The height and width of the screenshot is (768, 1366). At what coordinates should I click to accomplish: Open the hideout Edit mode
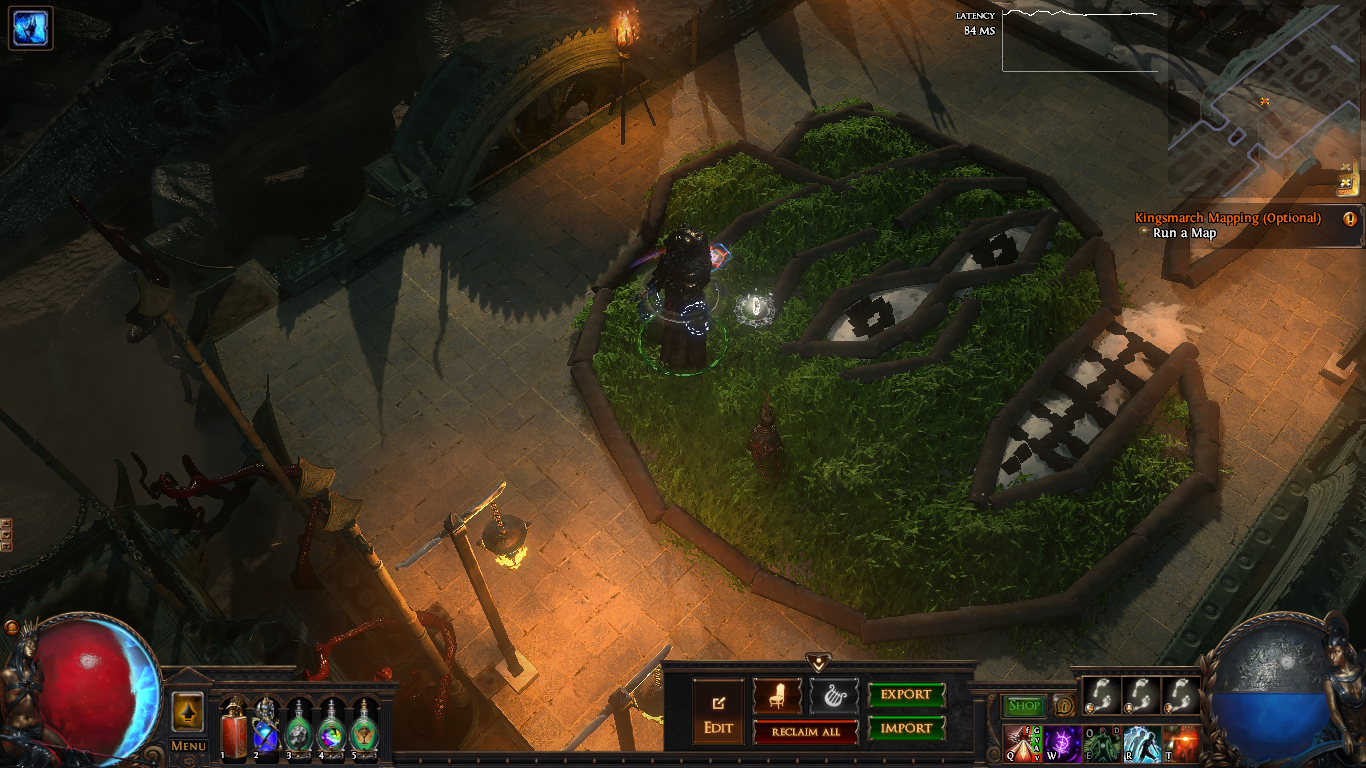point(718,711)
